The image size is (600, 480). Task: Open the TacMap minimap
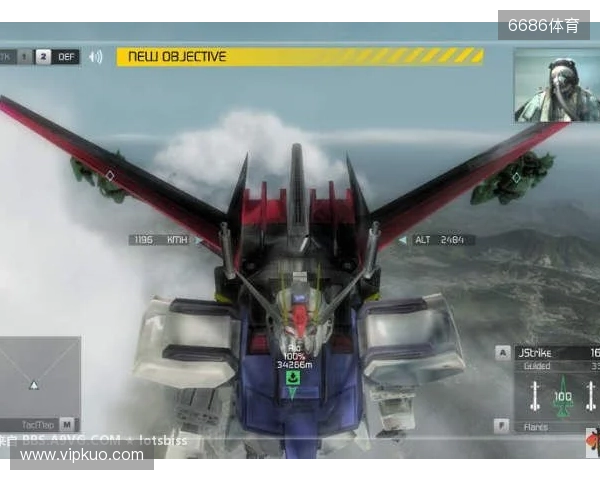40,382
